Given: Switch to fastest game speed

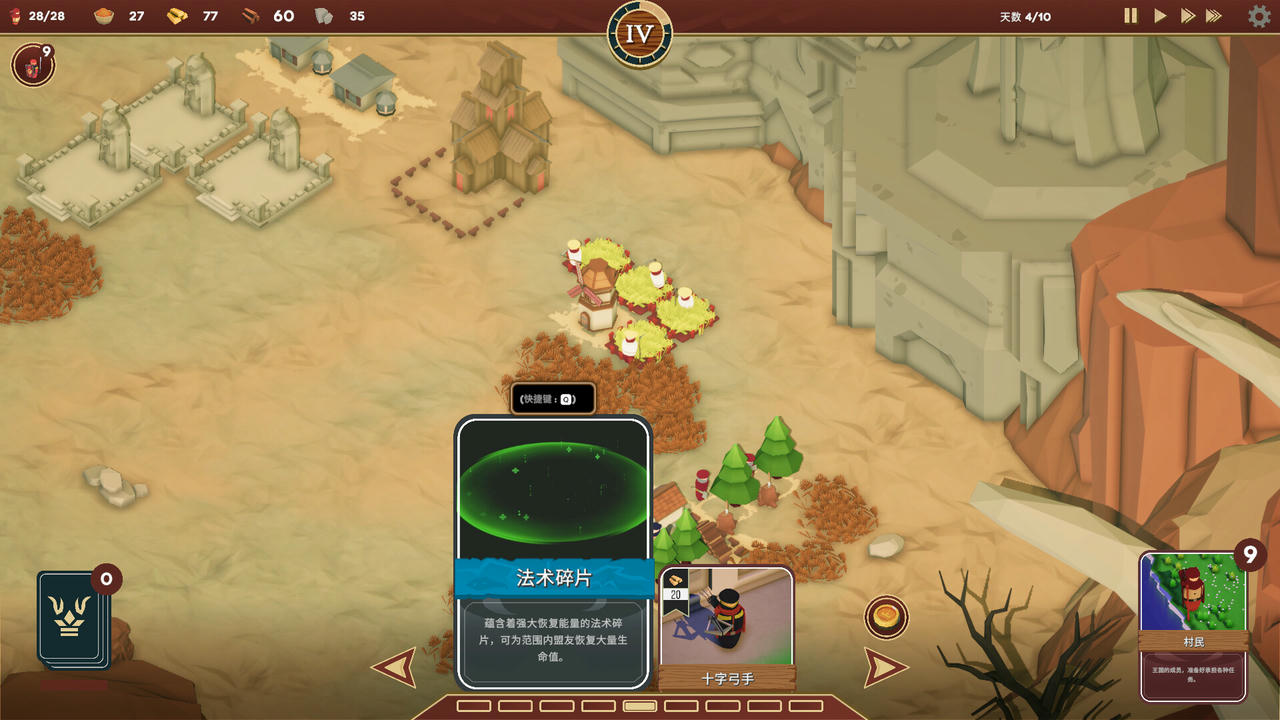Looking at the screenshot, I should pos(1213,16).
